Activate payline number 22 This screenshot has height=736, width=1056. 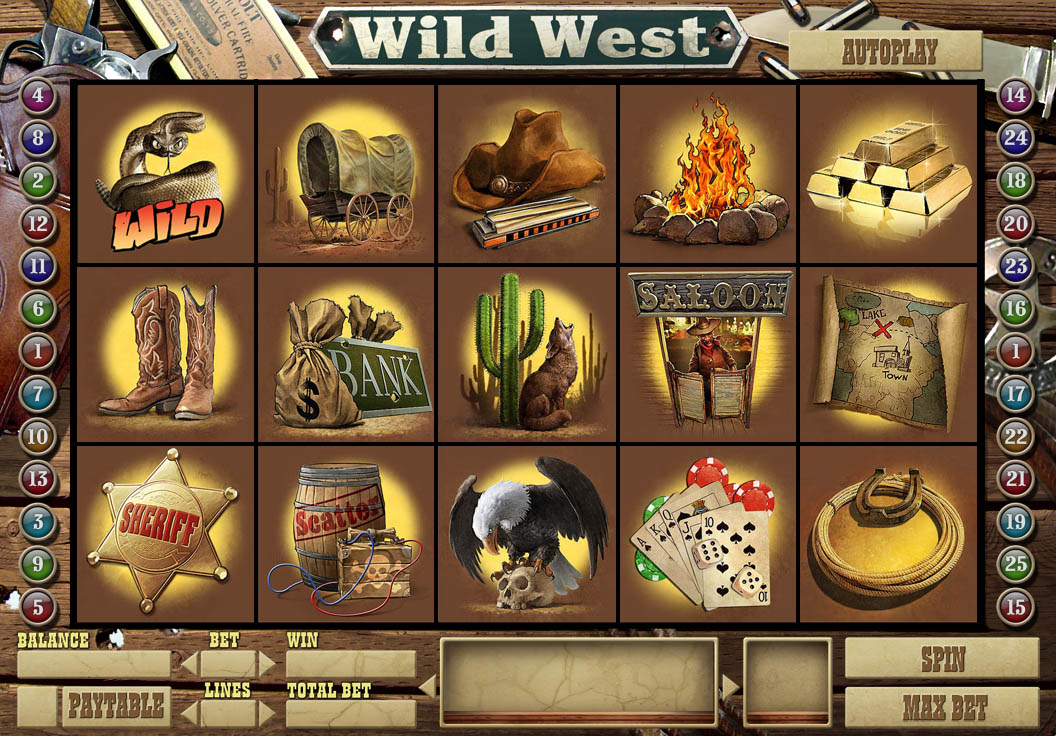(1016, 436)
